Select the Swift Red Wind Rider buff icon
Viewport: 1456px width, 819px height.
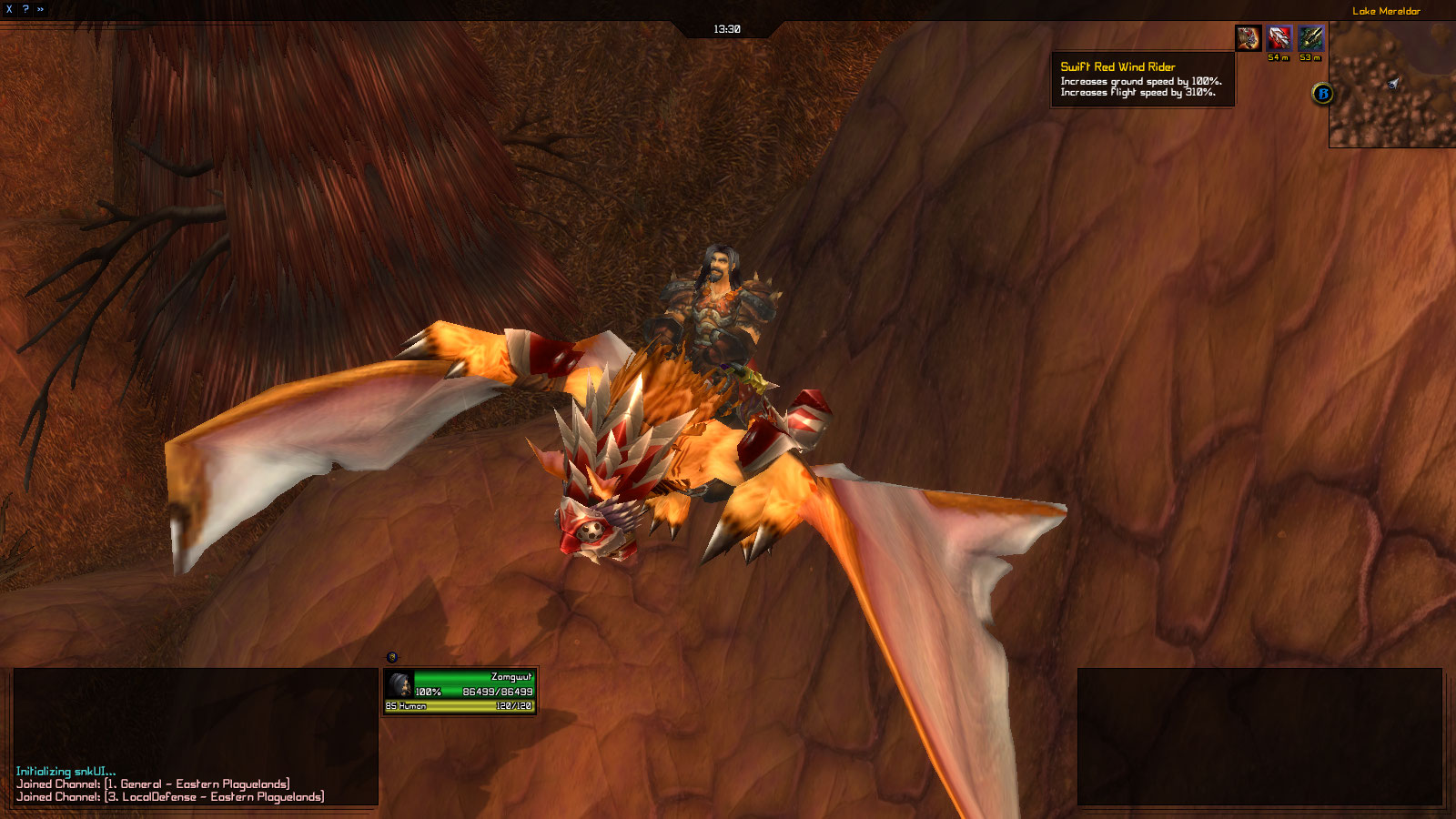tap(1249, 38)
